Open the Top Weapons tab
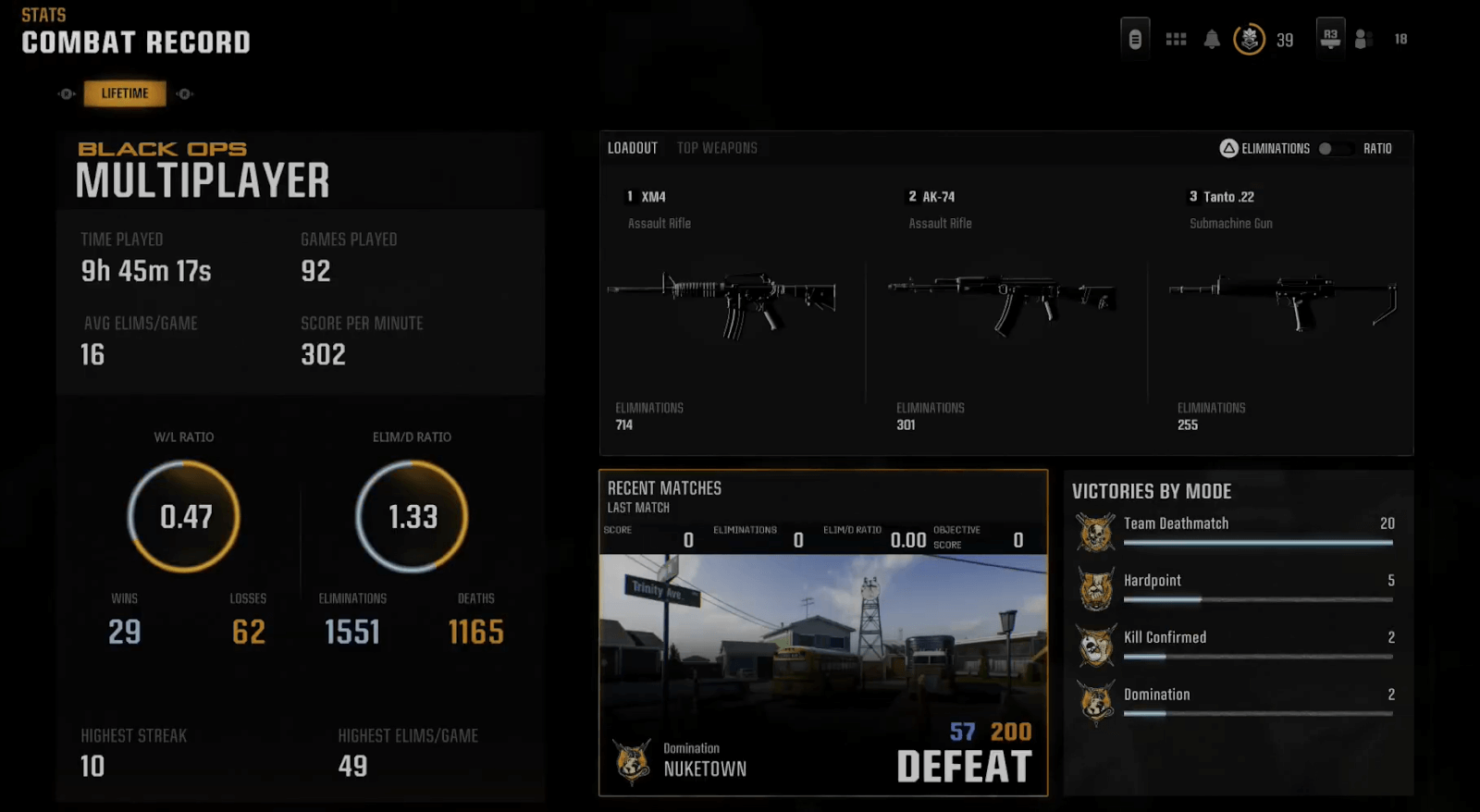 pos(718,147)
